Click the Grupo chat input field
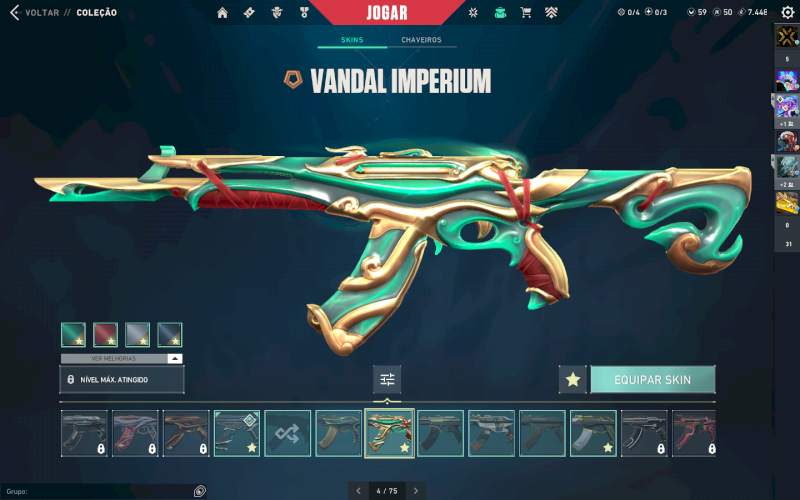 (95, 491)
